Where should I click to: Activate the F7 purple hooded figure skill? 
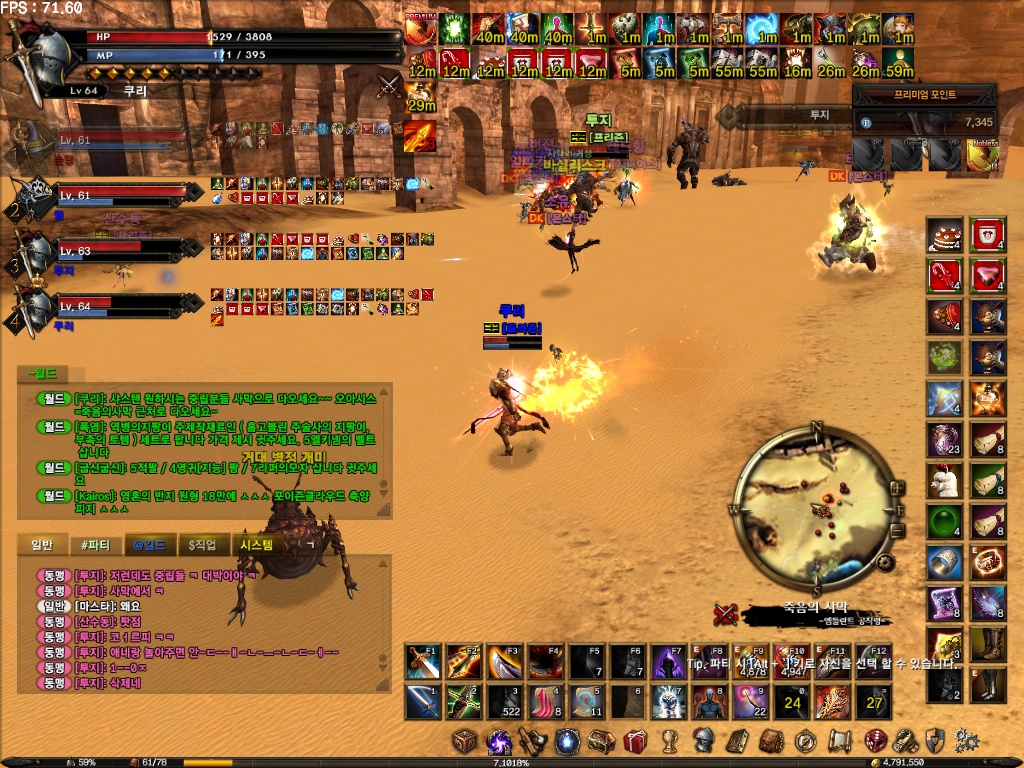tap(668, 661)
